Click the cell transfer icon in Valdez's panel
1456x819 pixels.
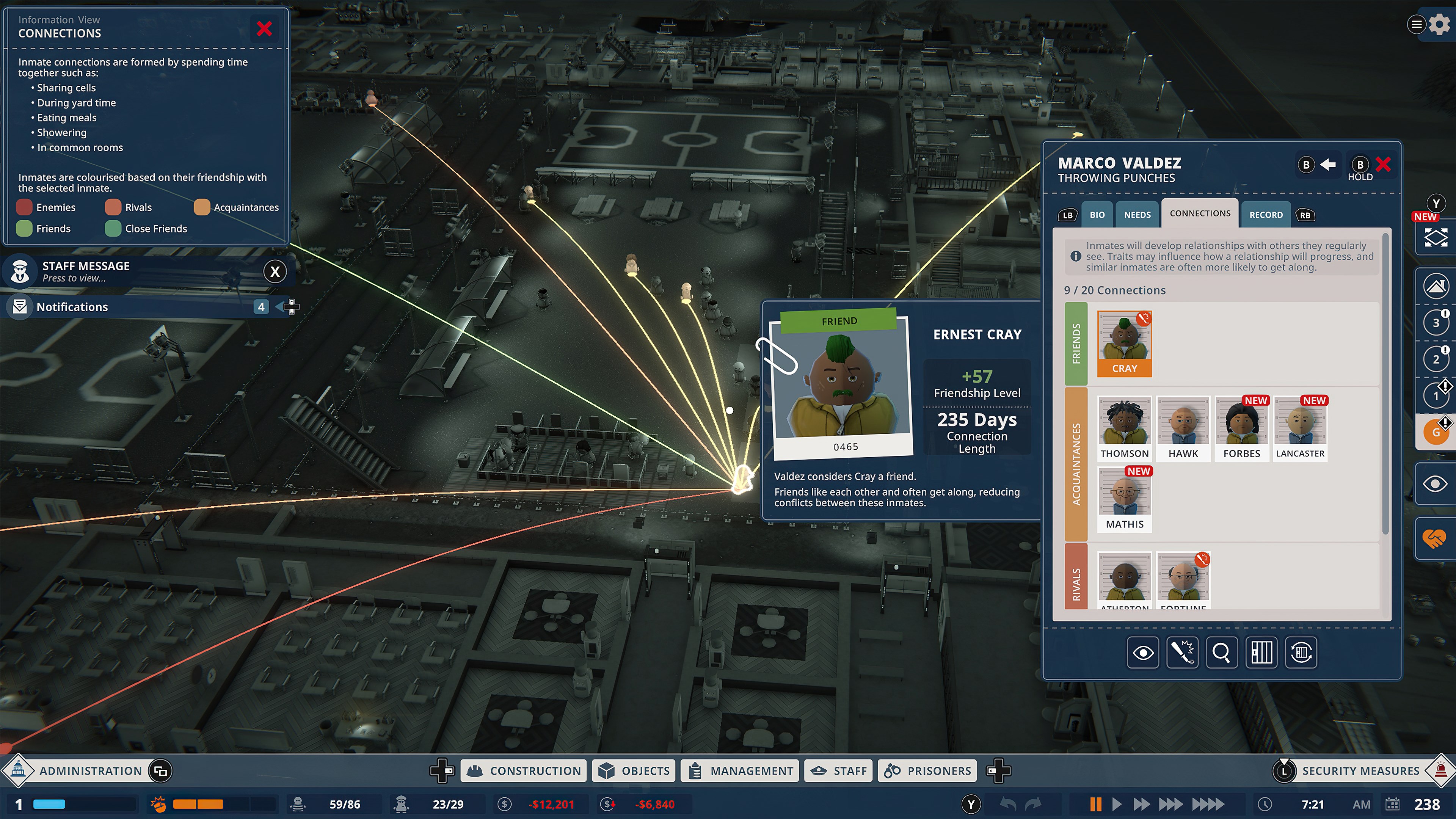click(1301, 653)
